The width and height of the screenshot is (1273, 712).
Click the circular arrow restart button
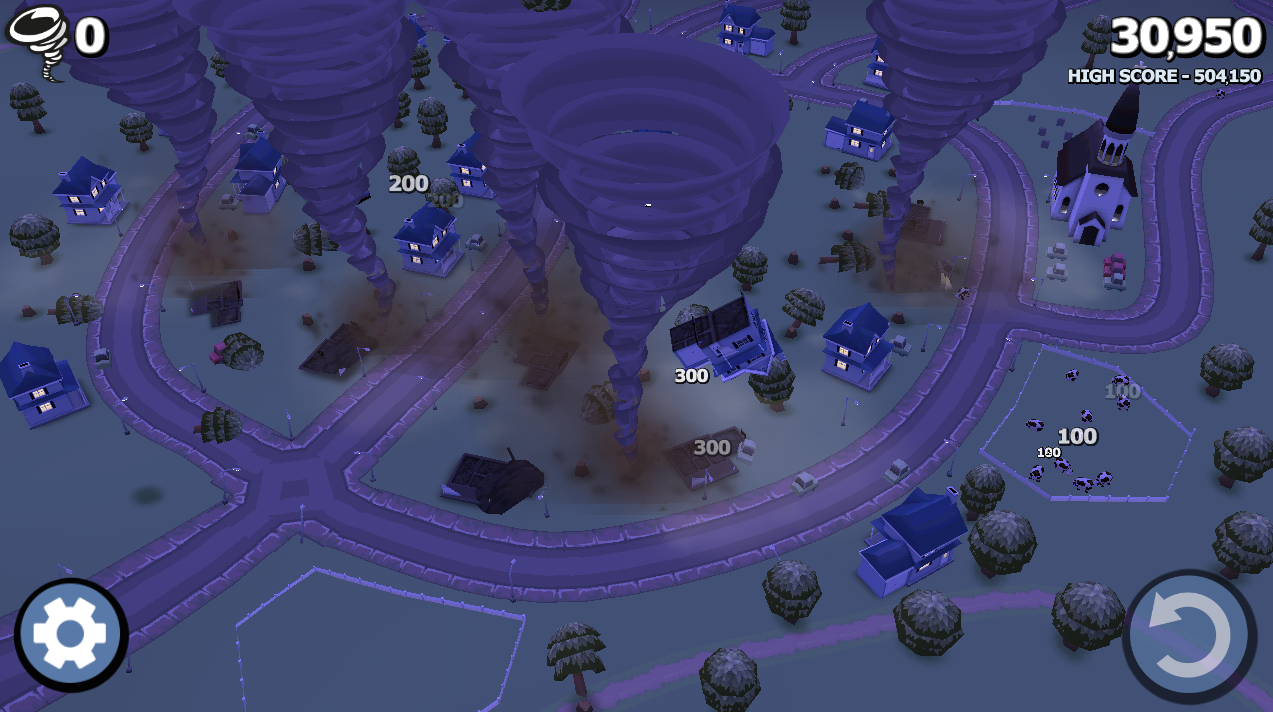pyautogui.click(x=1189, y=636)
